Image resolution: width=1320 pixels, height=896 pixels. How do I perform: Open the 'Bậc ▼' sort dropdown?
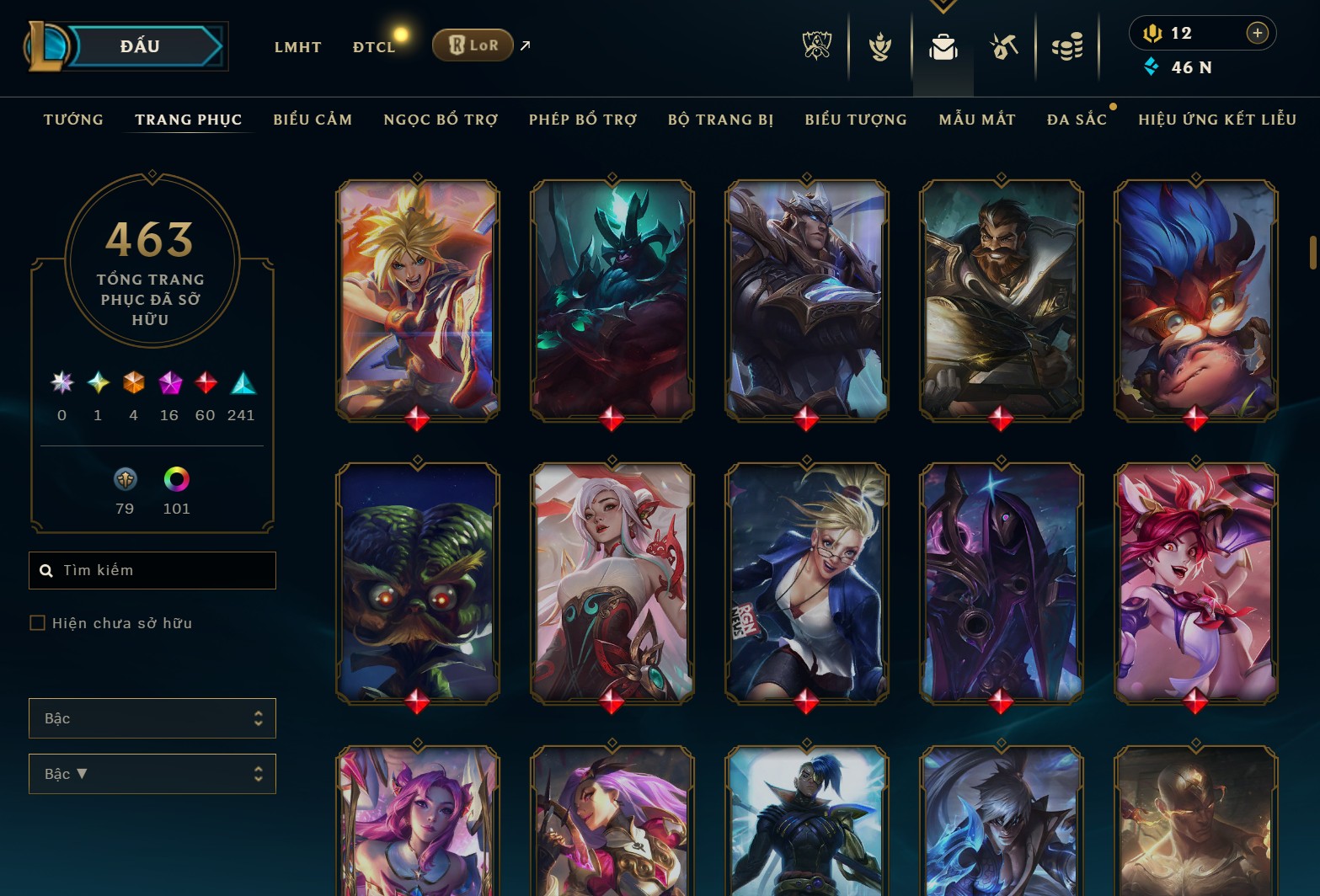click(x=152, y=773)
